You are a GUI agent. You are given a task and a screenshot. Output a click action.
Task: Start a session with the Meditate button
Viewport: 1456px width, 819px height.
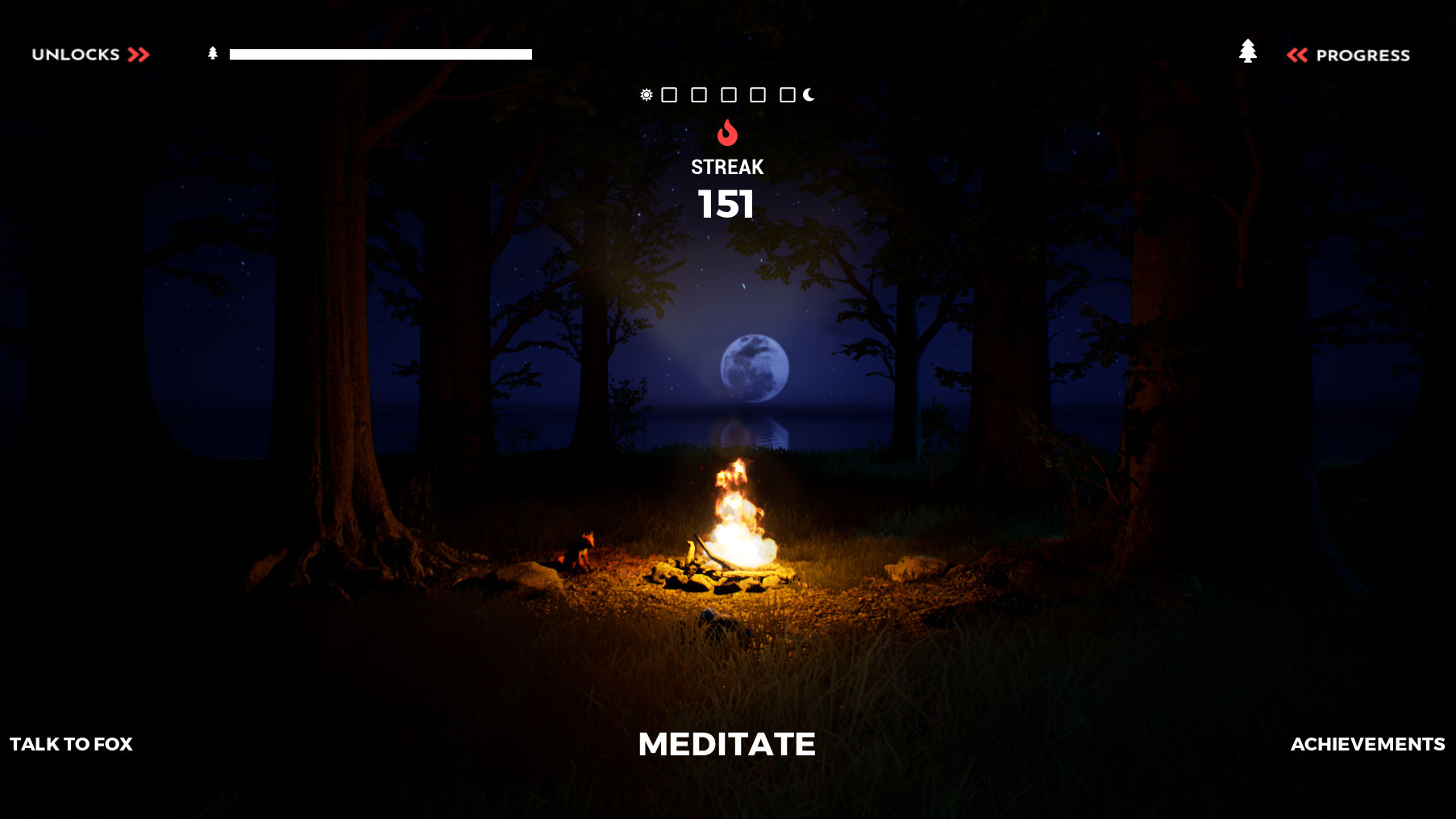(726, 744)
